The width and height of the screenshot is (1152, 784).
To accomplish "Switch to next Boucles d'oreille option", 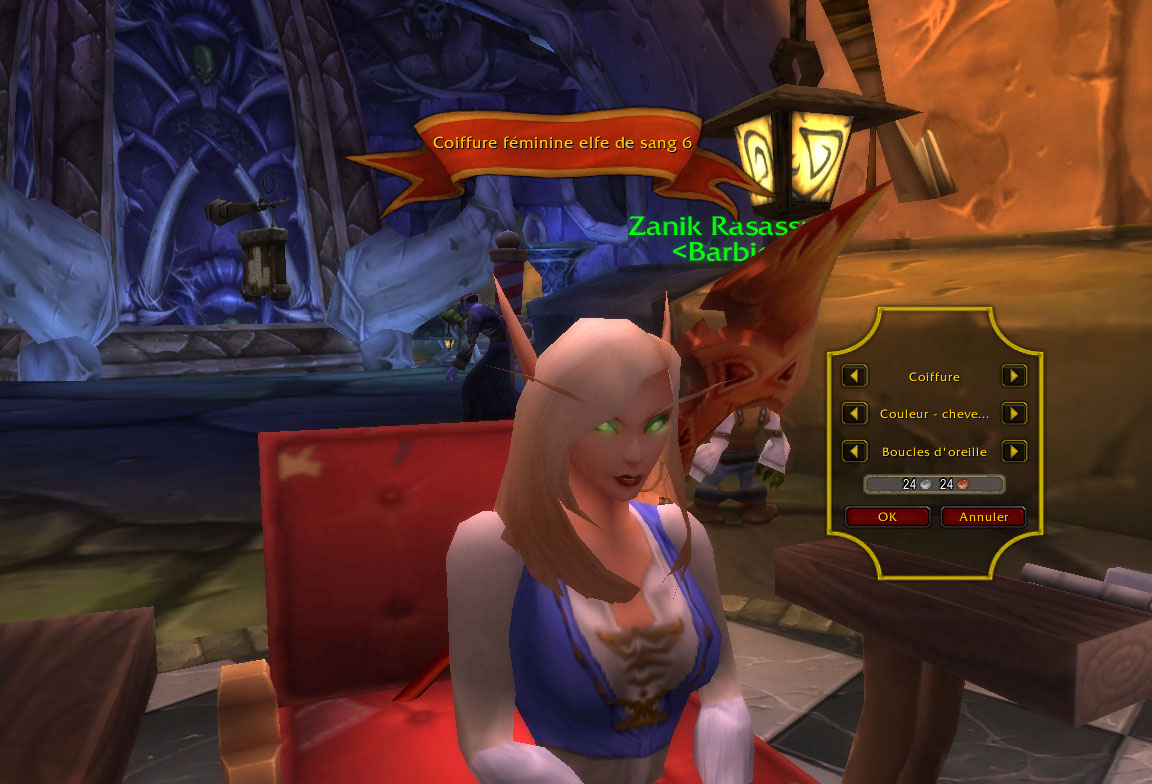I will 1014,451.
